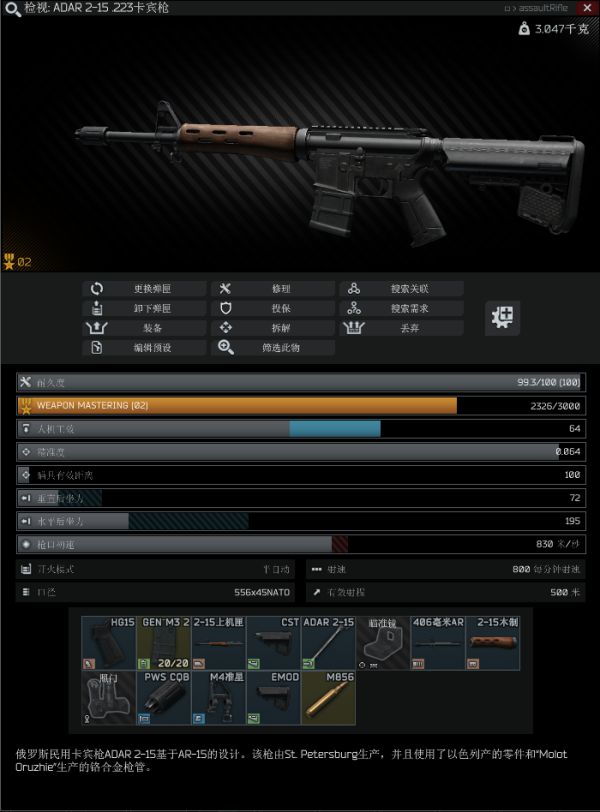Choose the 修理 (repair) action

click(272, 289)
